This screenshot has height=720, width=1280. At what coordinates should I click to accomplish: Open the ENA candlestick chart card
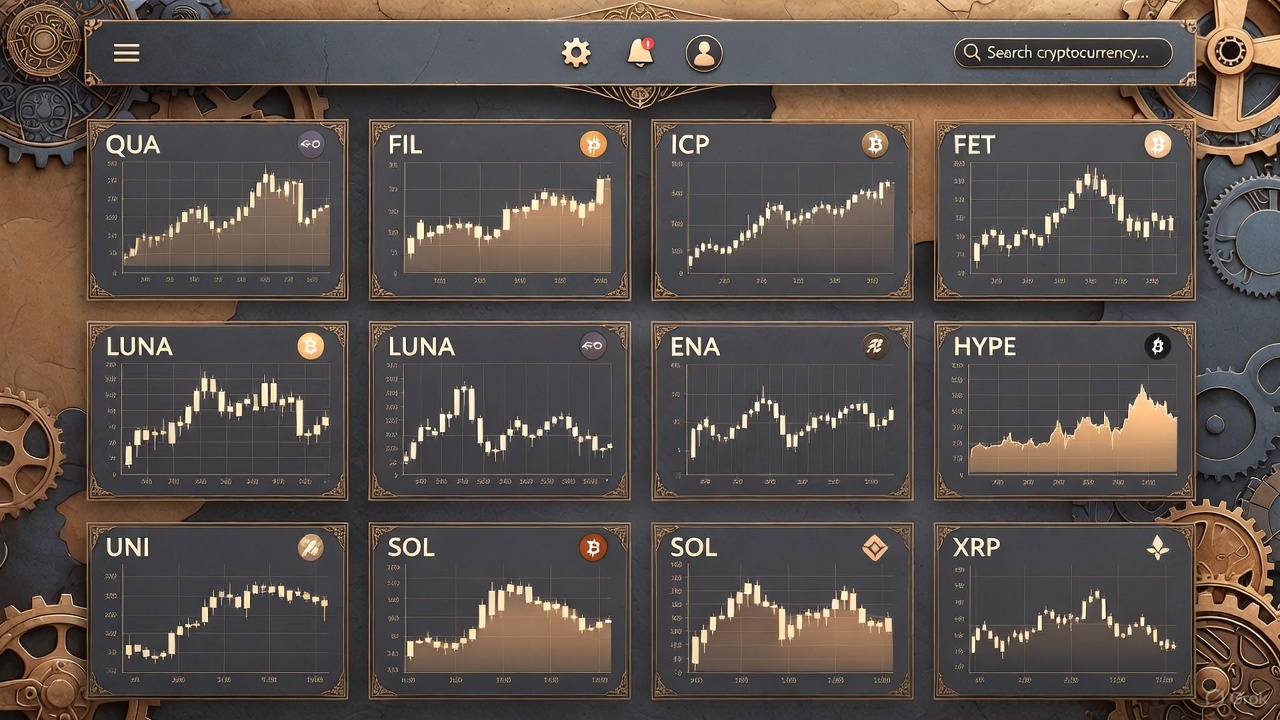(782, 411)
